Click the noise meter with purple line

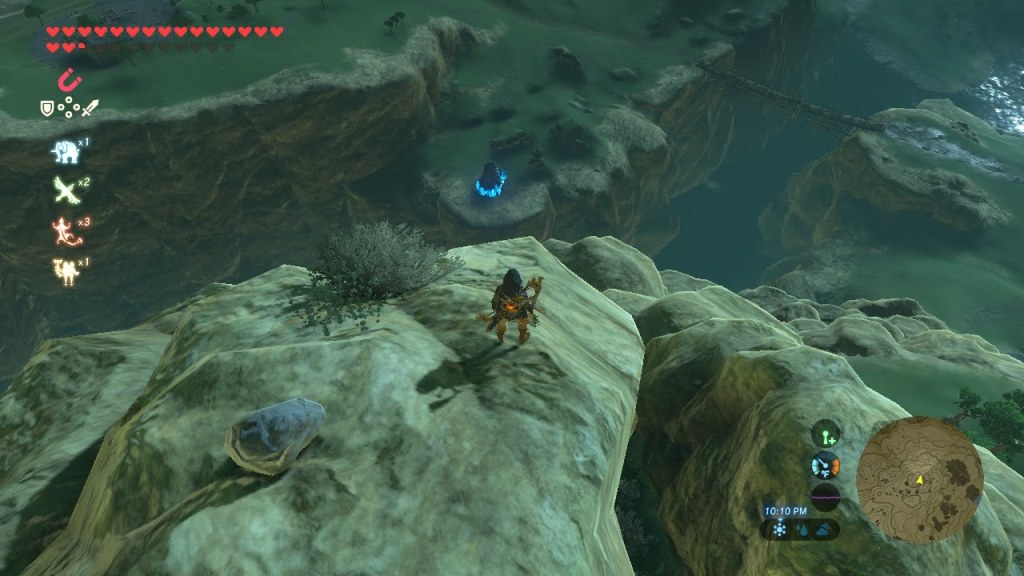pyautogui.click(x=825, y=497)
